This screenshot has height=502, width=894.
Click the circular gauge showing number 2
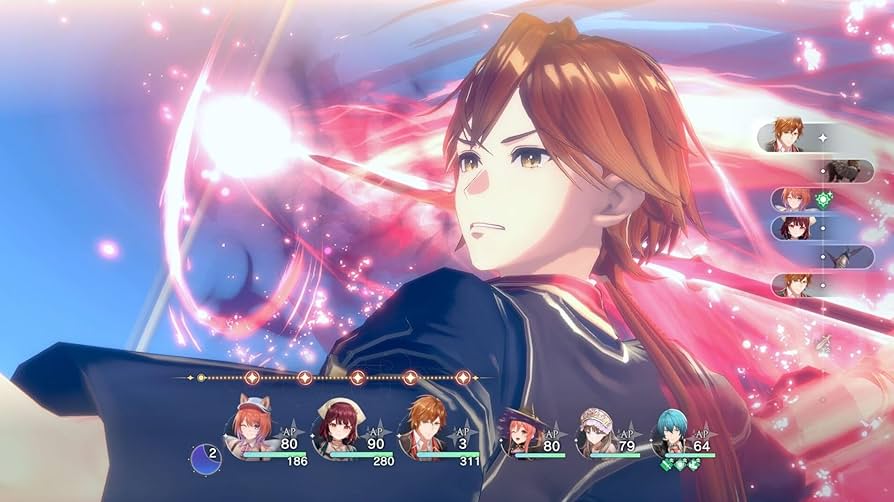(x=205, y=459)
